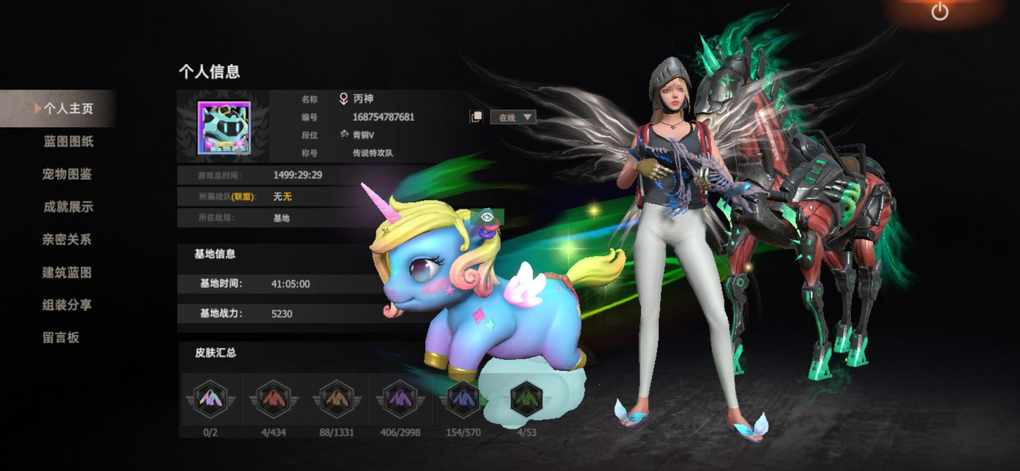Image resolution: width=1020 pixels, height=471 pixels.
Task: Open the 组装分享 sharing tab
Action: click(x=67, y=305)
